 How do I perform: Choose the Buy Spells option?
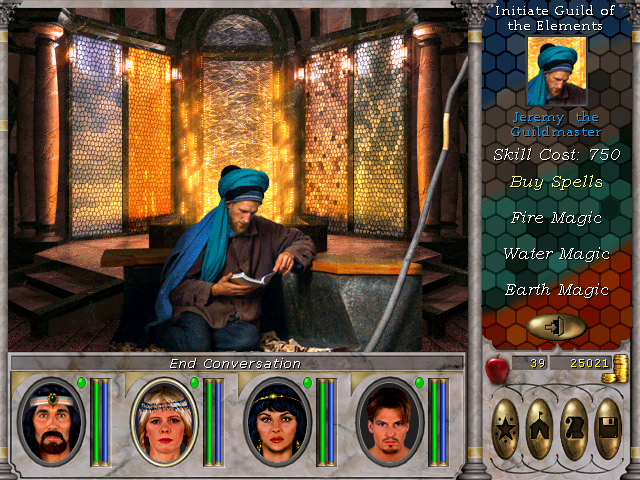pyautogui.click(x=556, y=182)
